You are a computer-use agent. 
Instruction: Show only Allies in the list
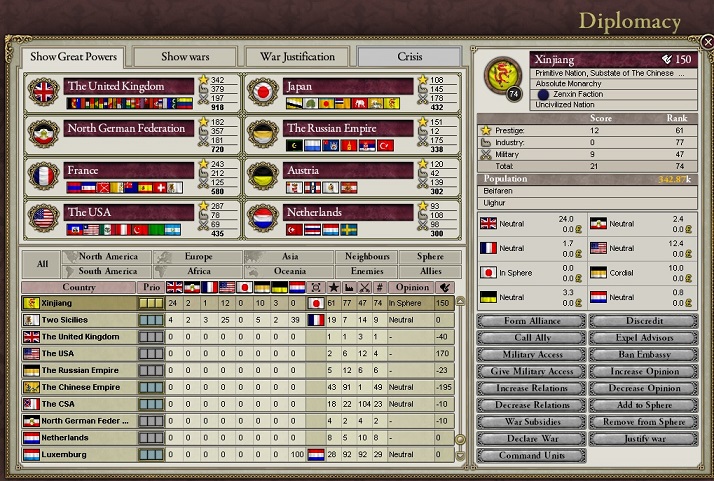(x=430, y=271)
